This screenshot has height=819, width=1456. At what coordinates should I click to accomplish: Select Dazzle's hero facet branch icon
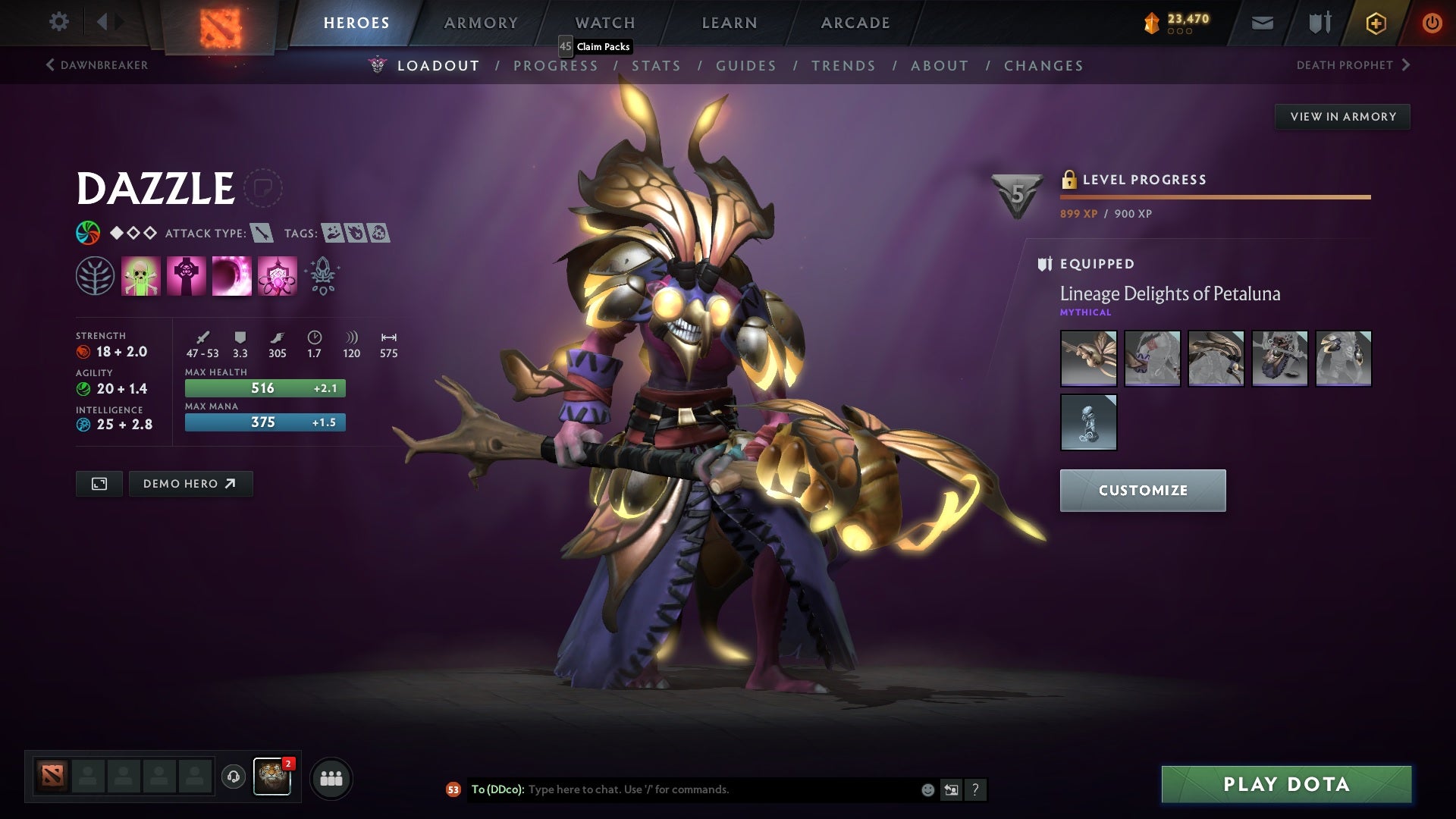pos(96,275)
